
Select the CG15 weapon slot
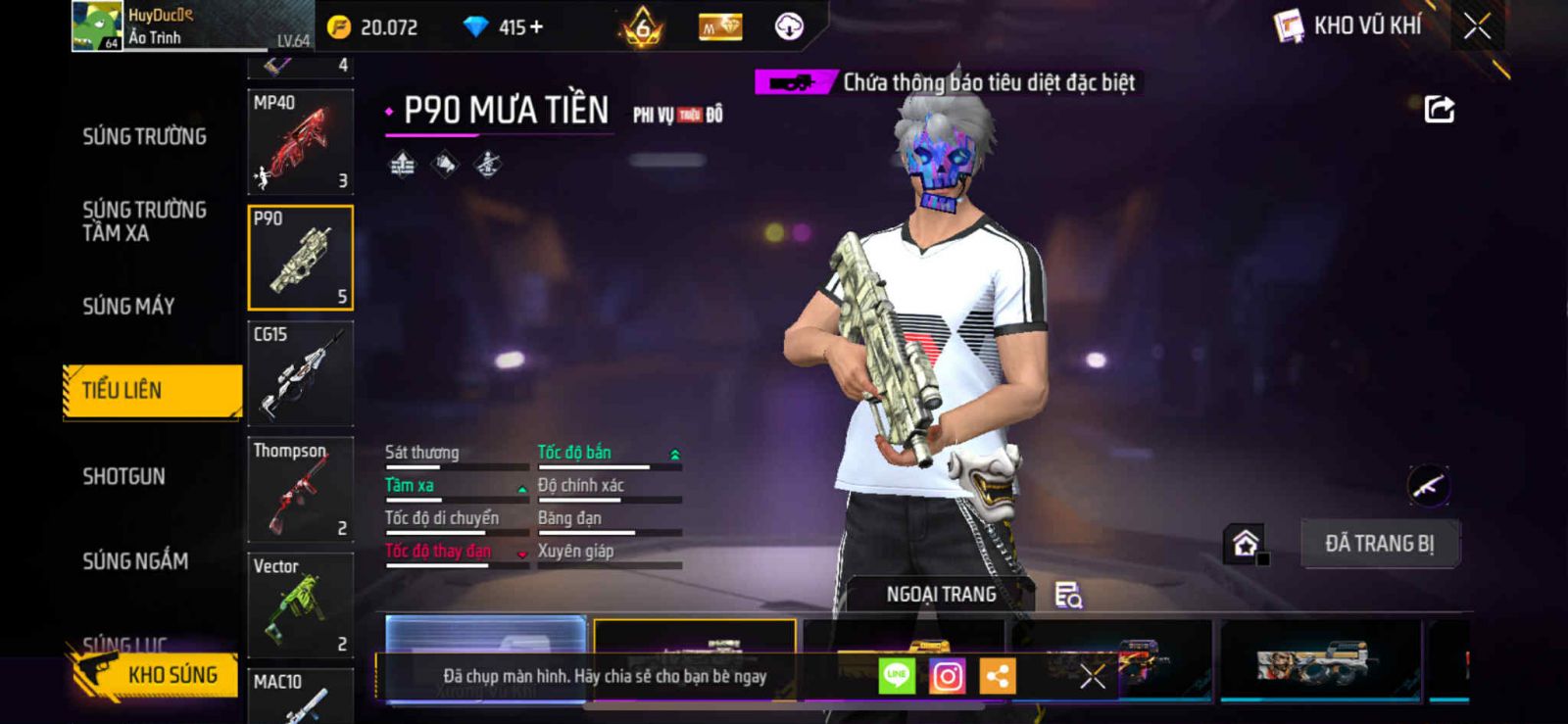[x=300, y=373]
